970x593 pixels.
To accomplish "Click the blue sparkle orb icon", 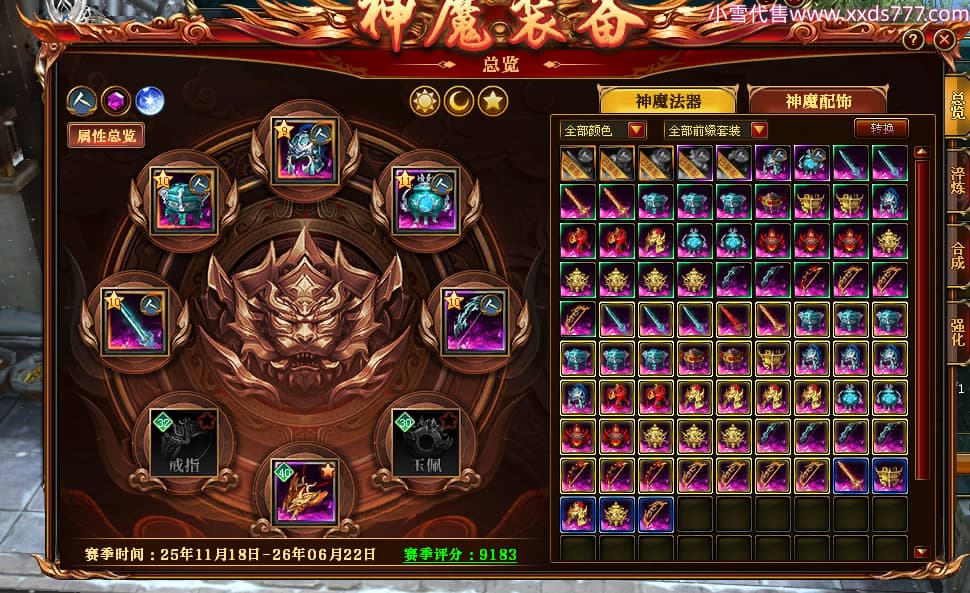I will 149,100.
